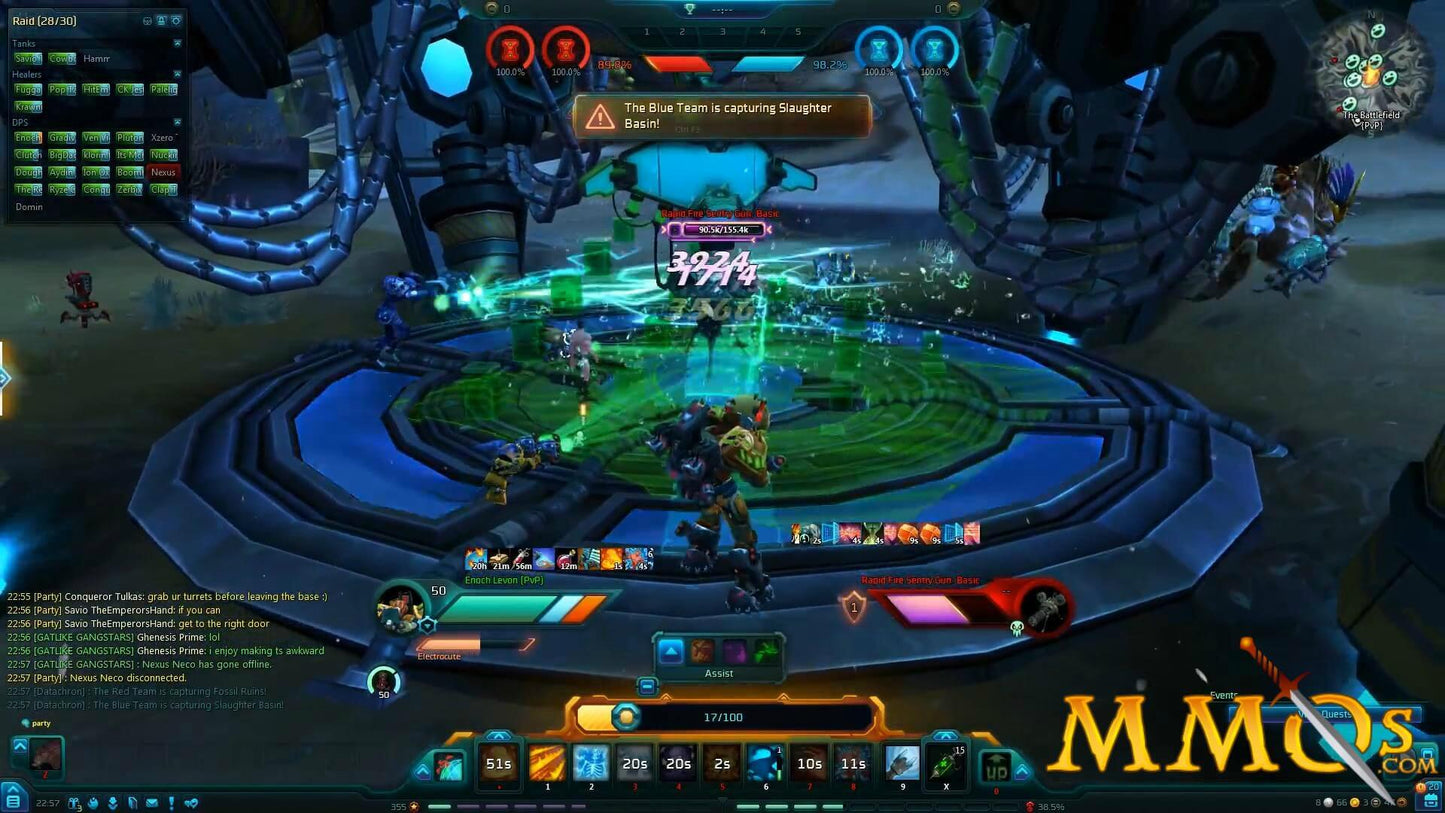Use the potion on the X hotkey slot
The width and height of the screenshot is (1445, 813).
(946, 764)
